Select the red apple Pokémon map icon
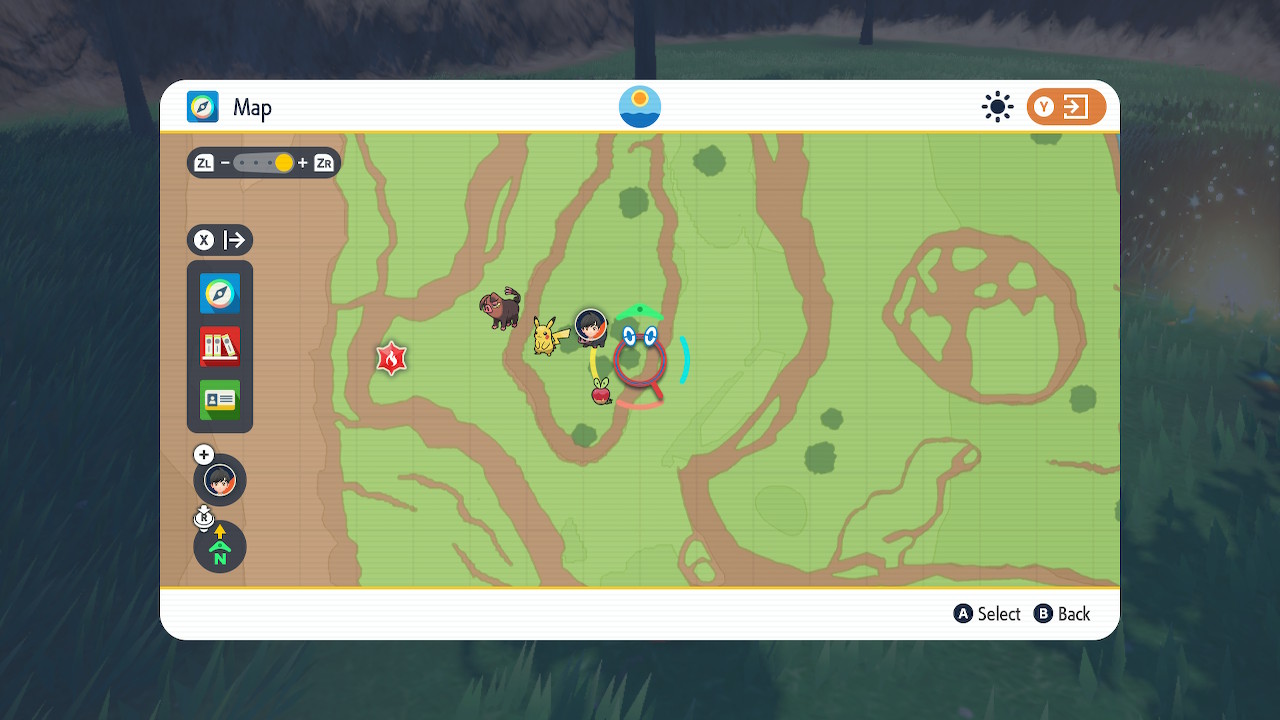This screenshot has height=720, width=1280. (601, 392)
